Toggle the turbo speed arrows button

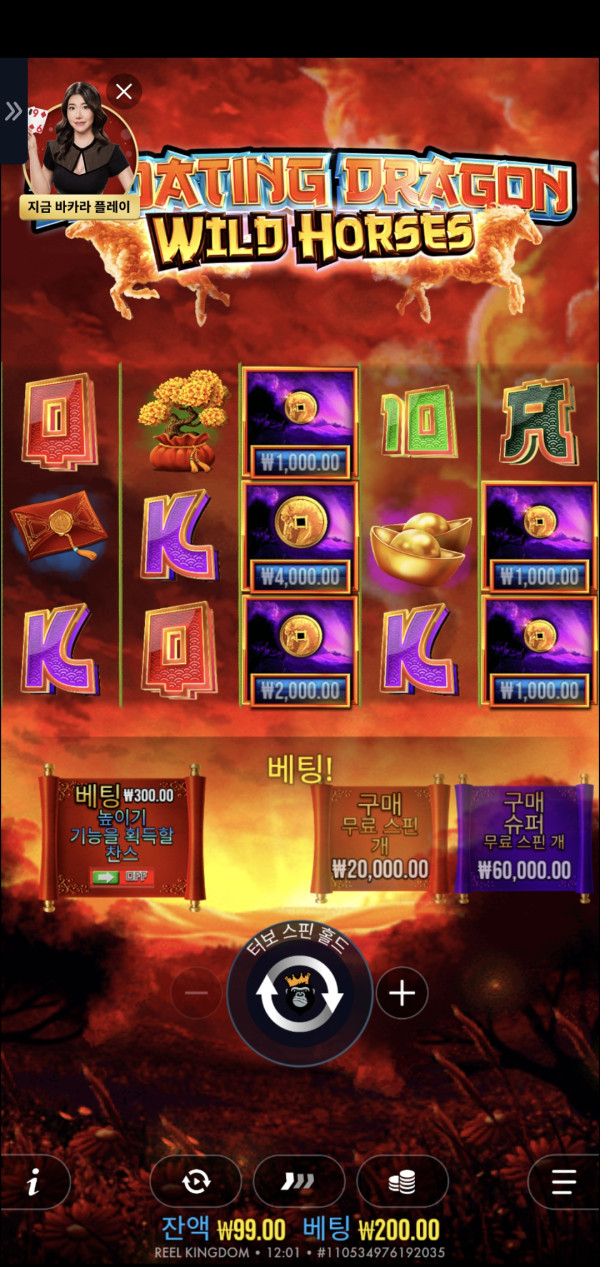pos(298,1183)
